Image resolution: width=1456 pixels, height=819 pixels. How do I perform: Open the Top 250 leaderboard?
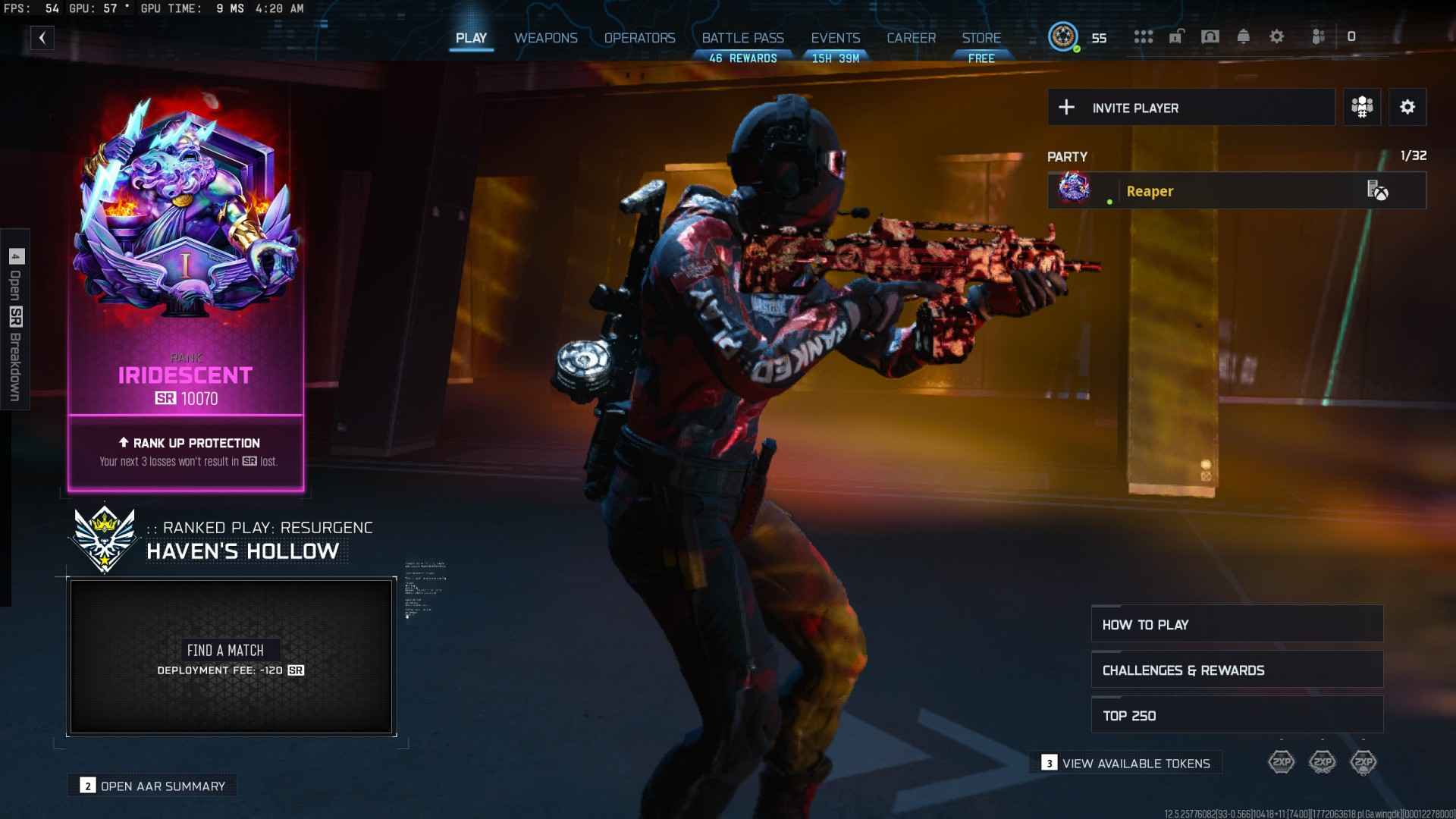(x=1236, y=715)
